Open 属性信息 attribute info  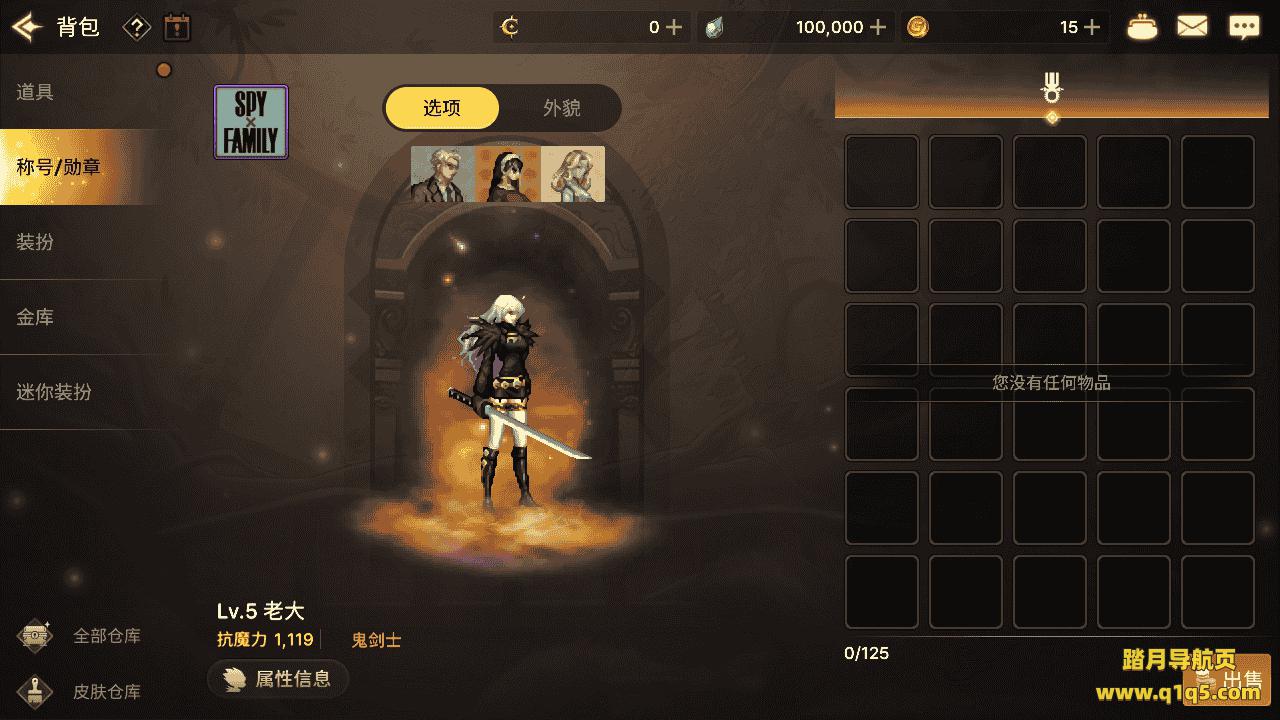click(x=278, y=679)
